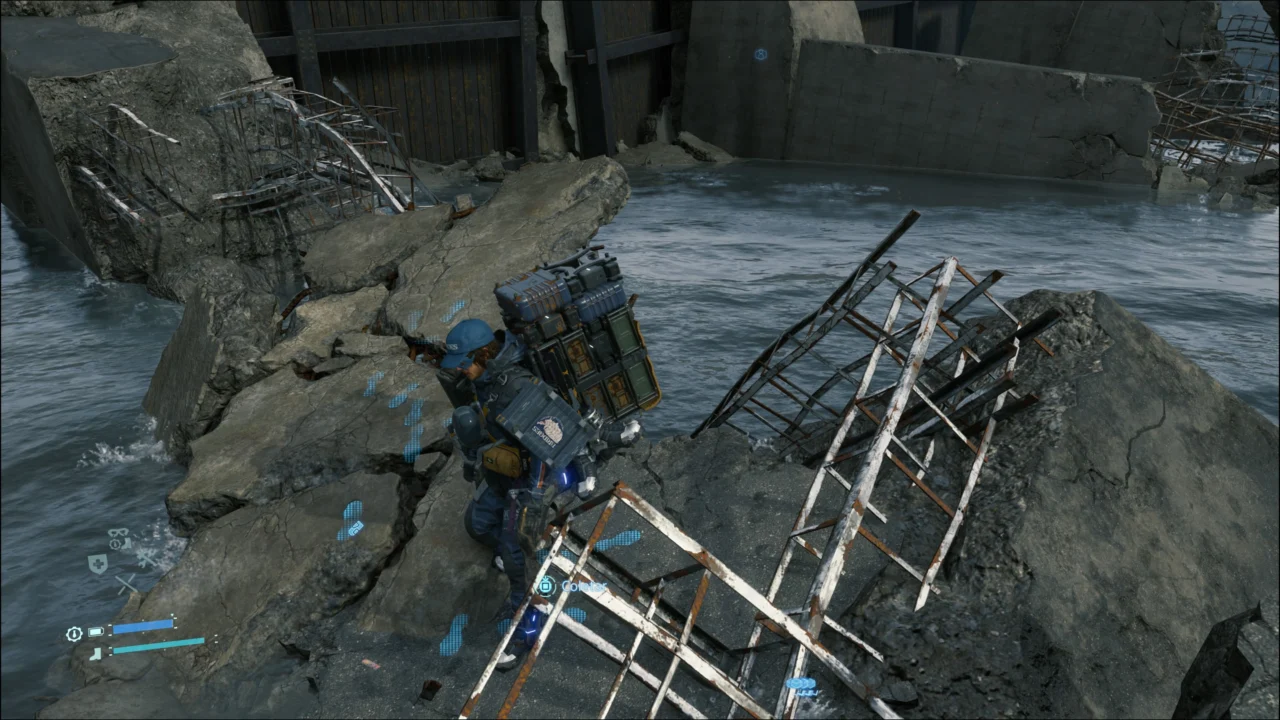
Task: Expand the circular action ring around Coletar
Action: point(546,586)
